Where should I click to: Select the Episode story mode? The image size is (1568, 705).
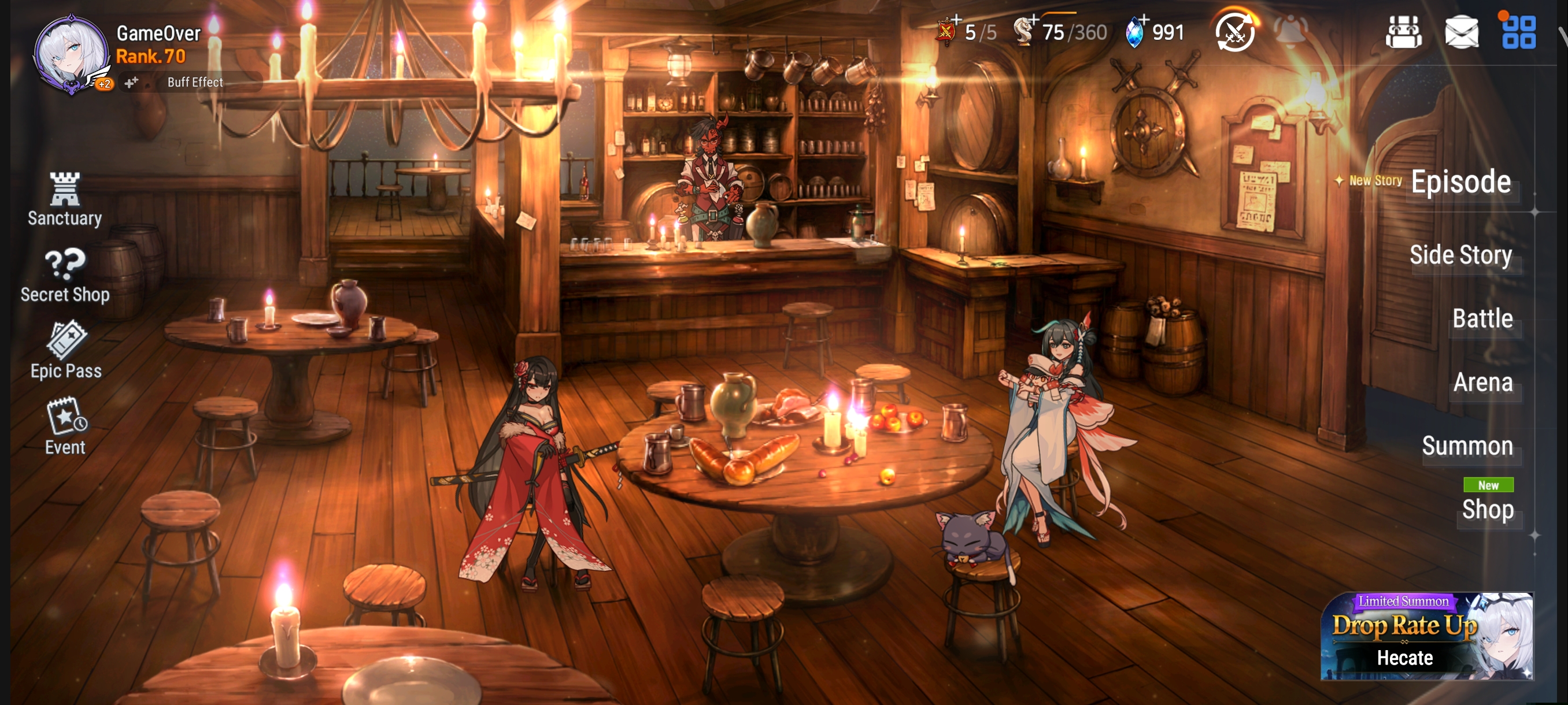1460,182
